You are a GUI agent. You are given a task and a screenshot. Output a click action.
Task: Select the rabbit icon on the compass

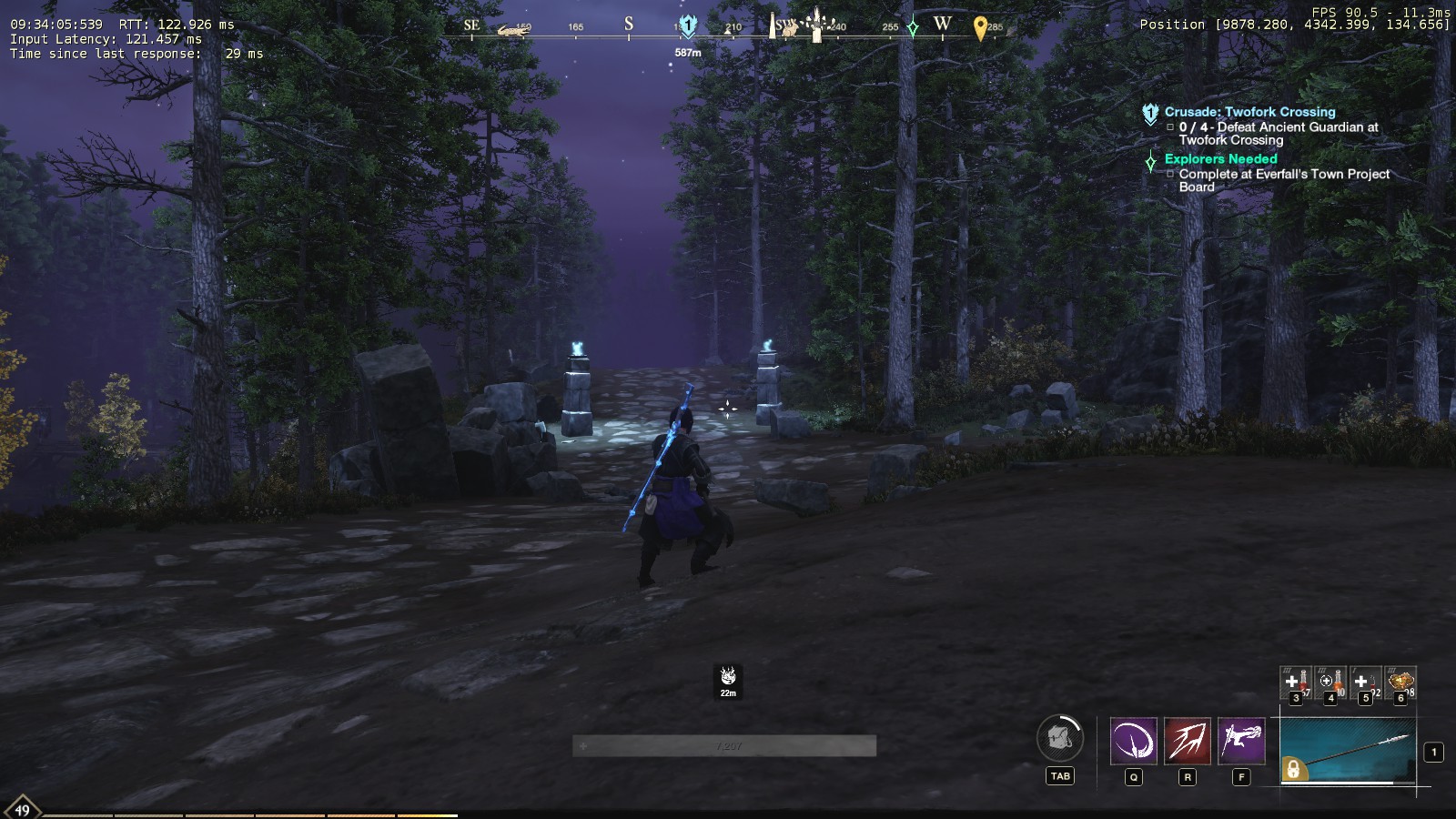tap(790, 29)
